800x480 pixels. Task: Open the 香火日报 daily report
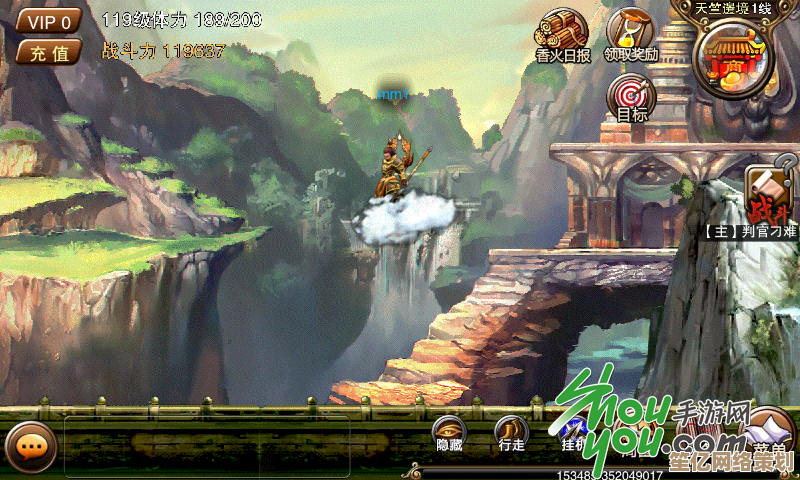tap(562, 36)
